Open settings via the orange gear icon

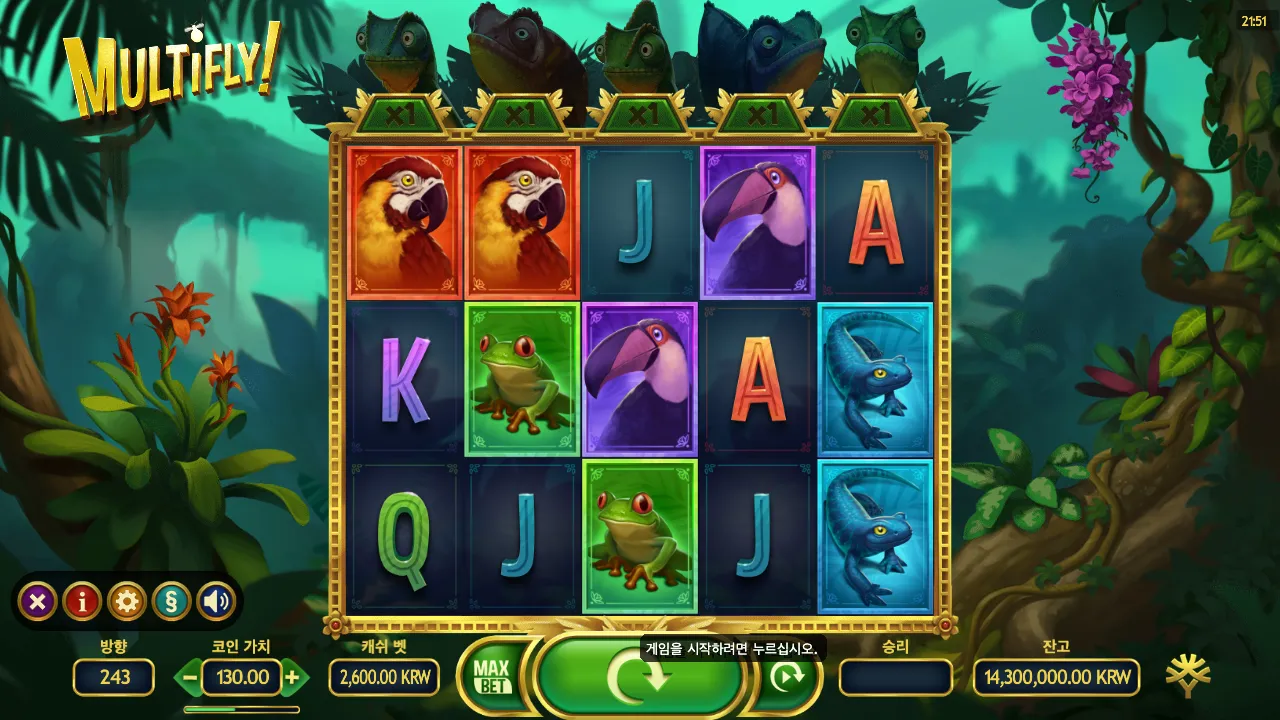point(127,601)
